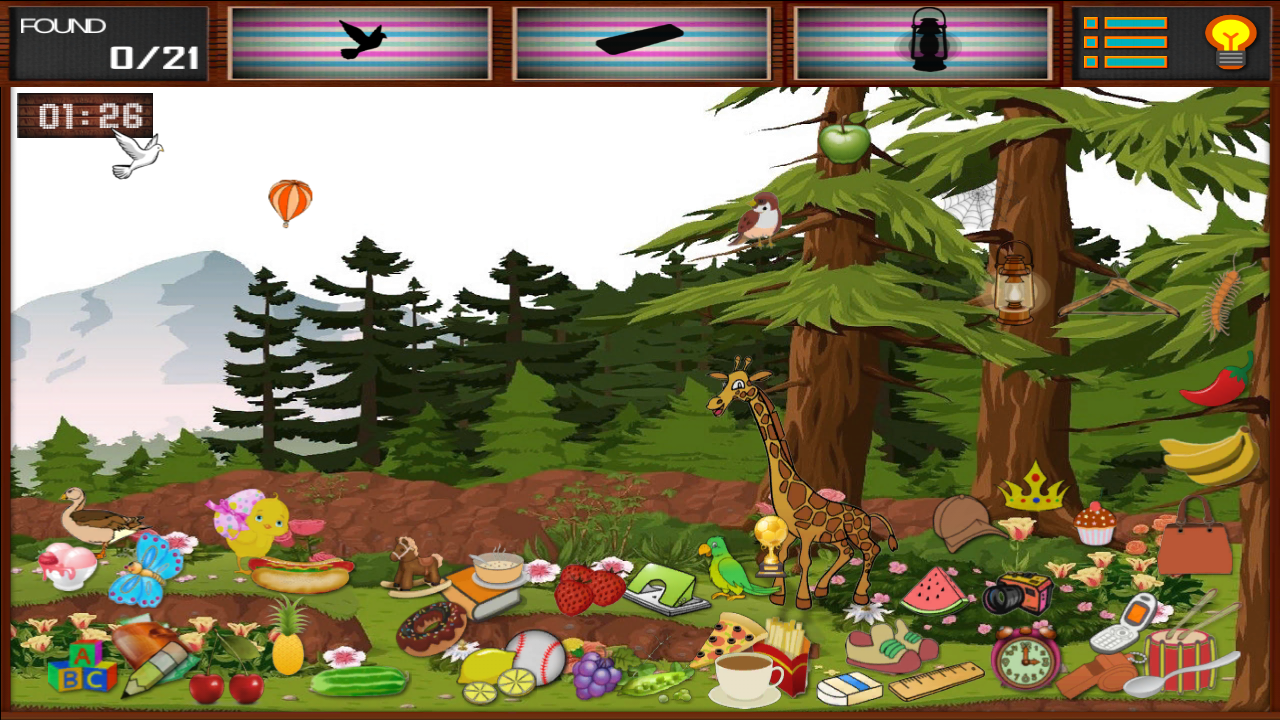
Task: Click the eraser silhouette panel
Action: click(x=642, y=40)
